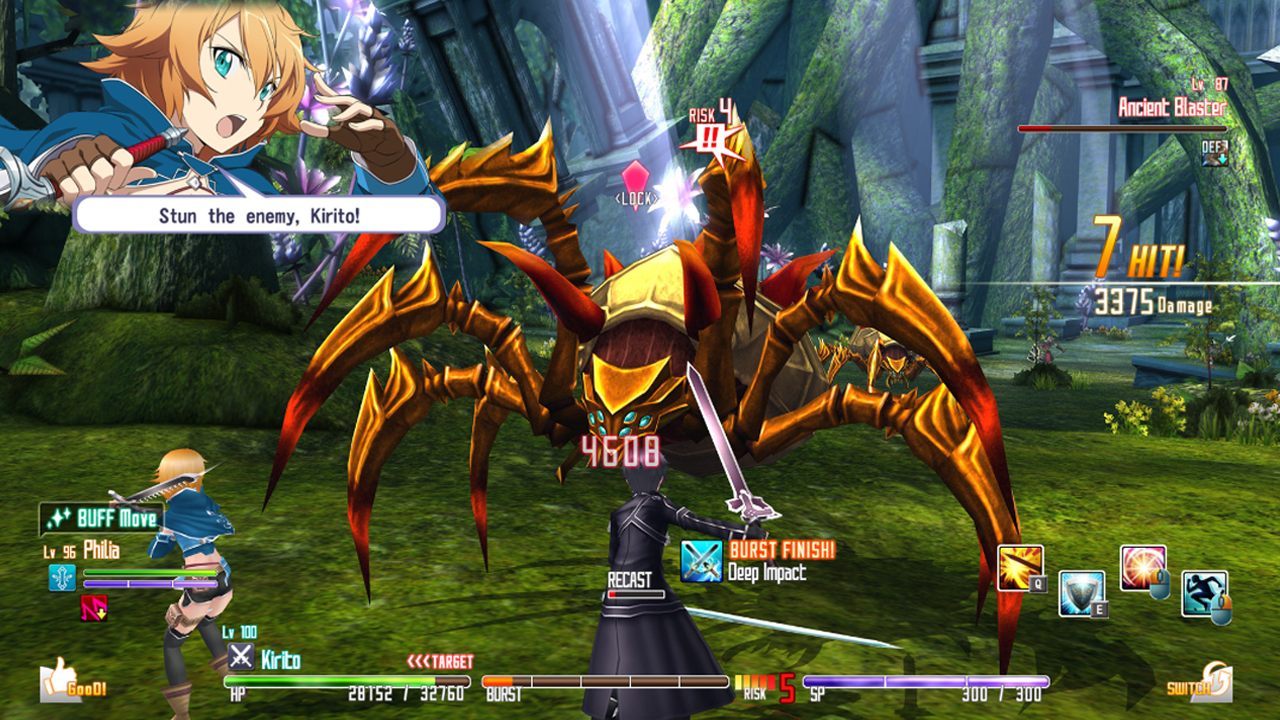Activate the fiery sword slash skill

pyautogui.click(x=1020, y=567)
